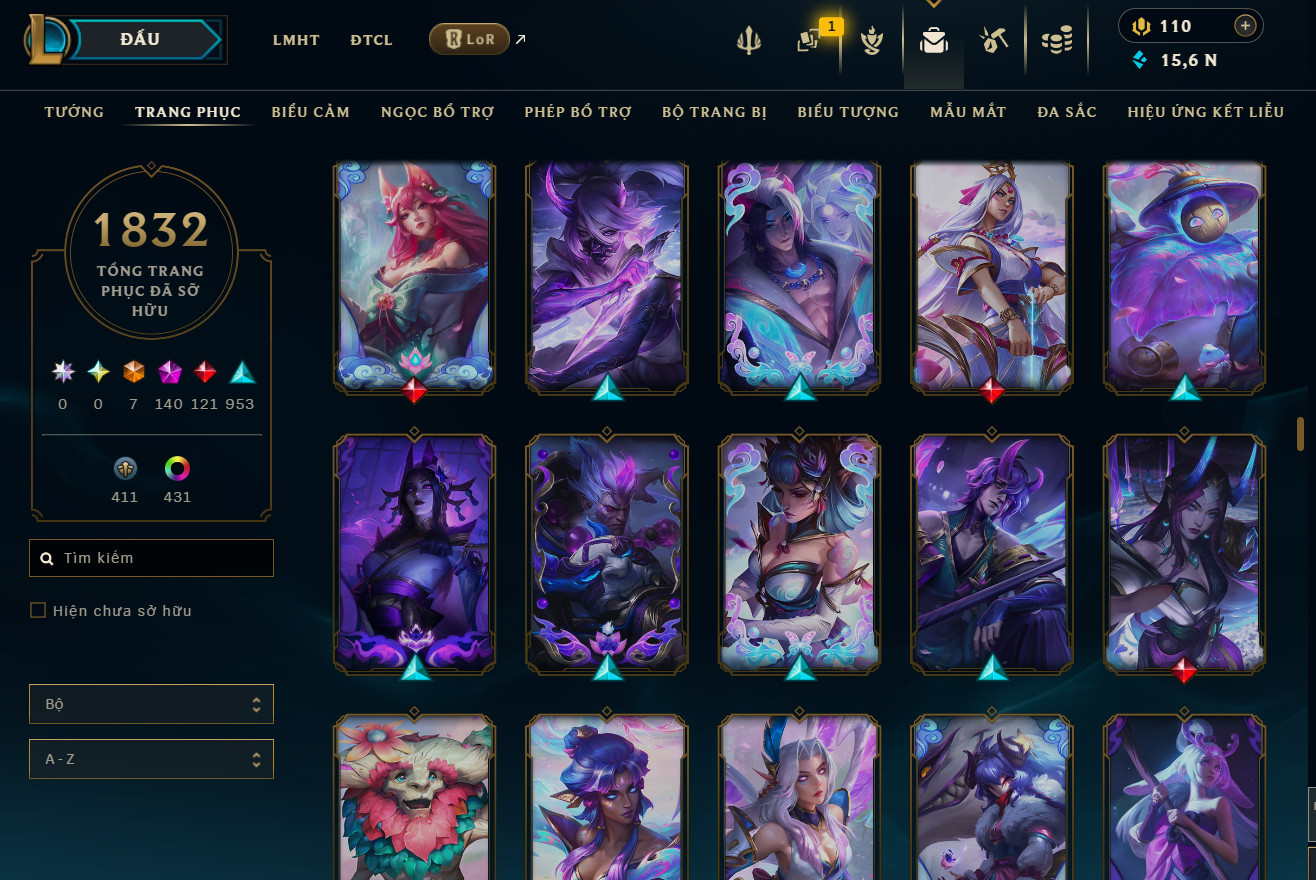Select the PHÉP BỔ TRỢ tab
Viewport: 1316px width, 880px height.
click(577, 112)
